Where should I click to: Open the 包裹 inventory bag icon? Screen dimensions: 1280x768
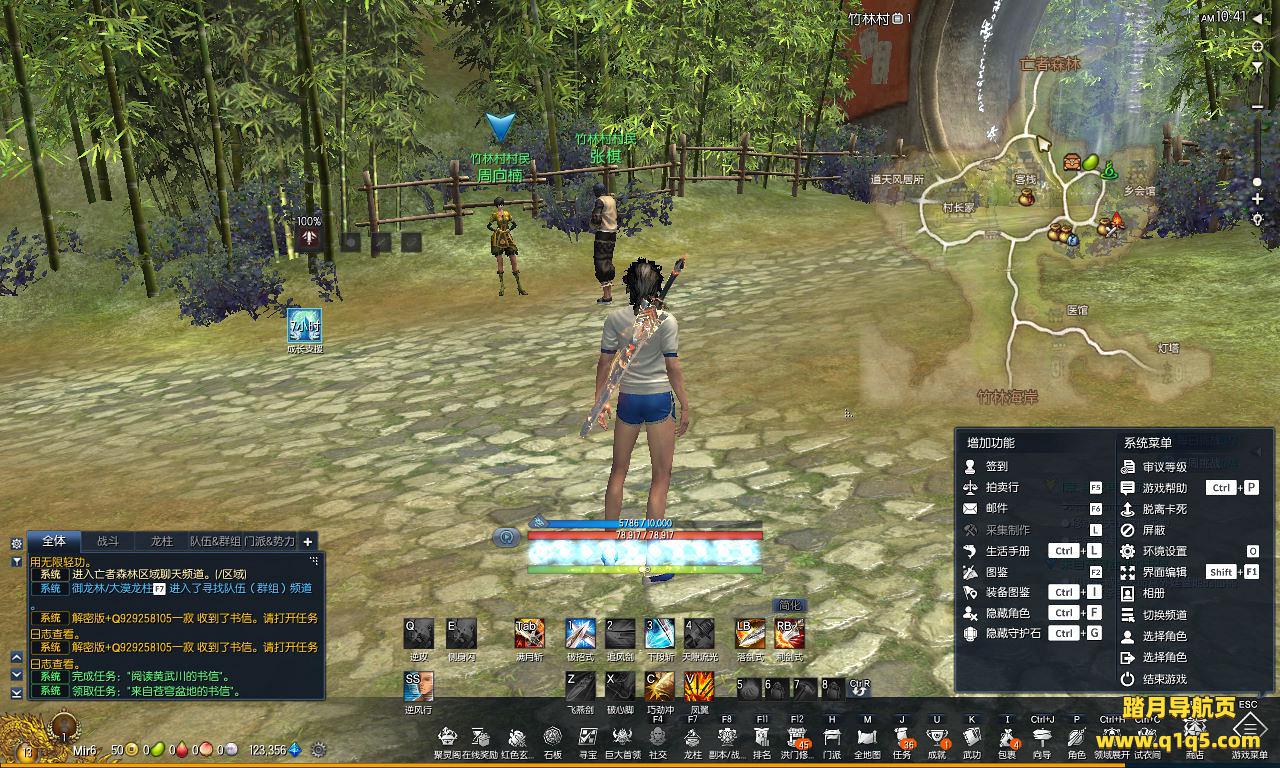coord(1007,738)
